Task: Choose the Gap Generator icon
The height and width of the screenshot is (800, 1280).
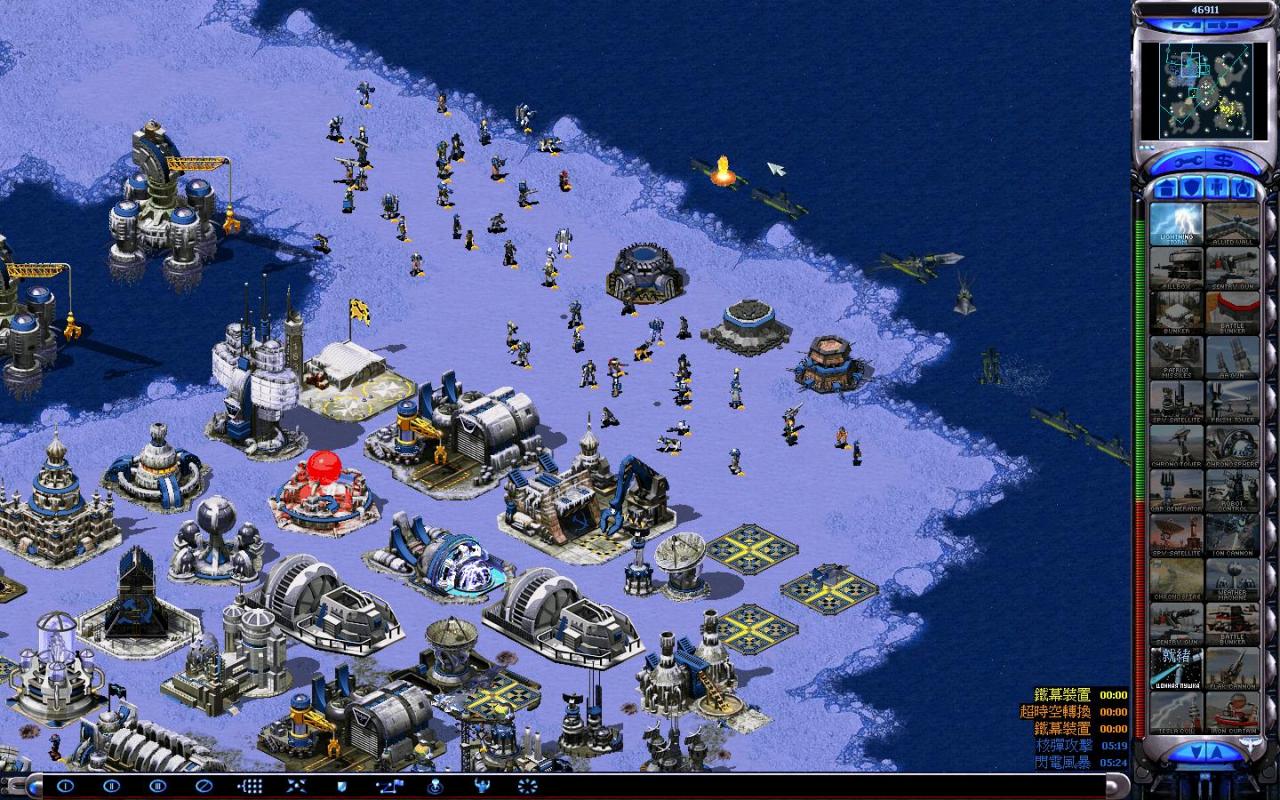Action: pyautogui.click(x=1176, y=488)
